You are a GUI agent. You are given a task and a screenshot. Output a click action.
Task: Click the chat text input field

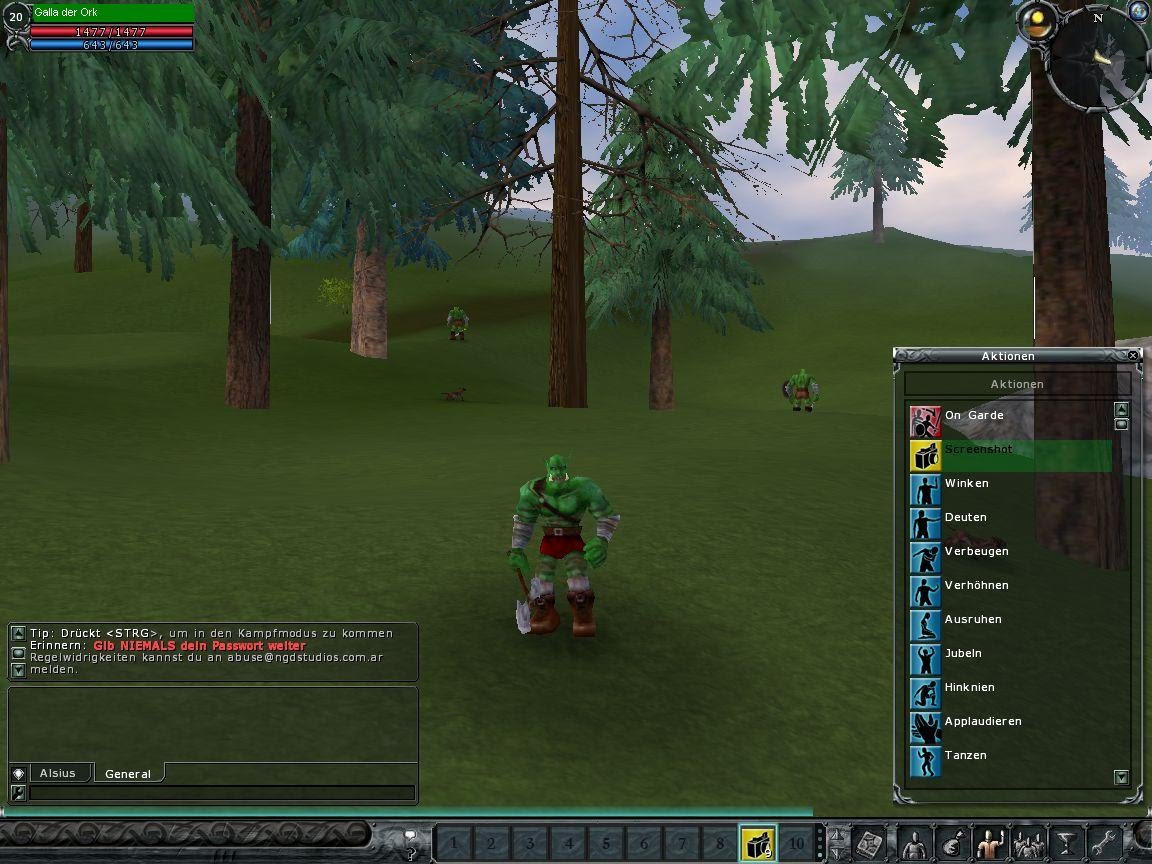point(221,793)
